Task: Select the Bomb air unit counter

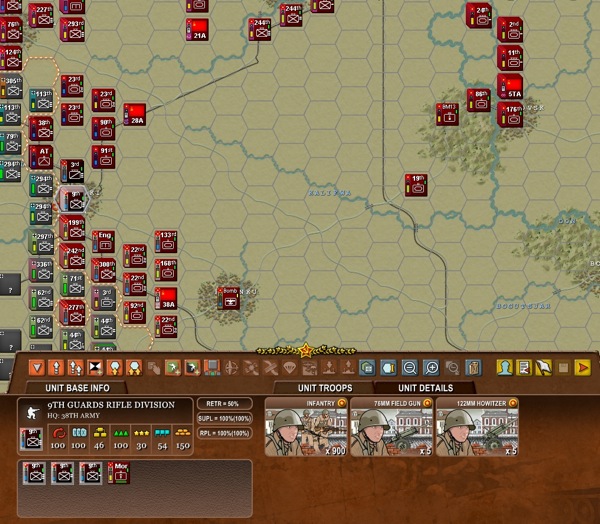Action: (229, 296)
